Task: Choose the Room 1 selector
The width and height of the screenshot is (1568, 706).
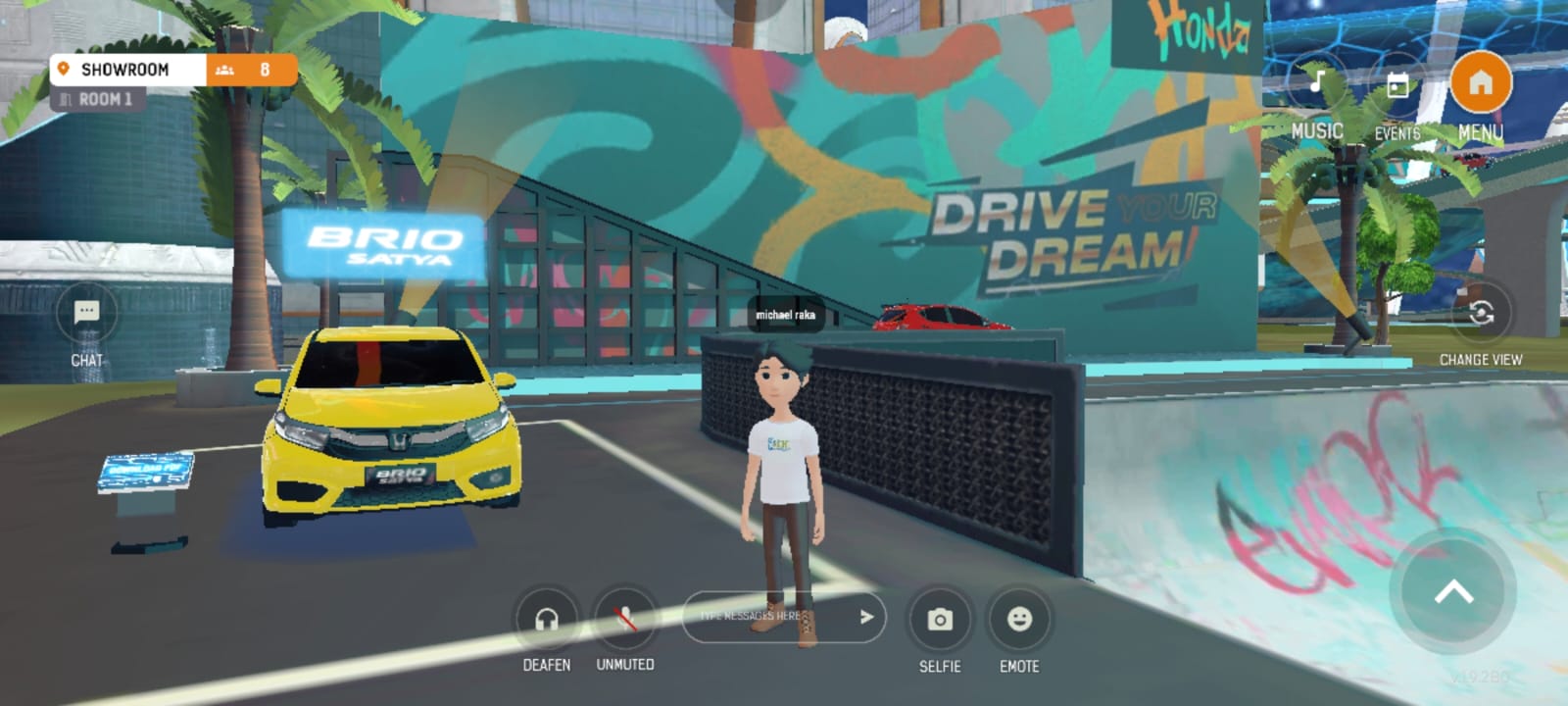Action: [x=98, y=99]
